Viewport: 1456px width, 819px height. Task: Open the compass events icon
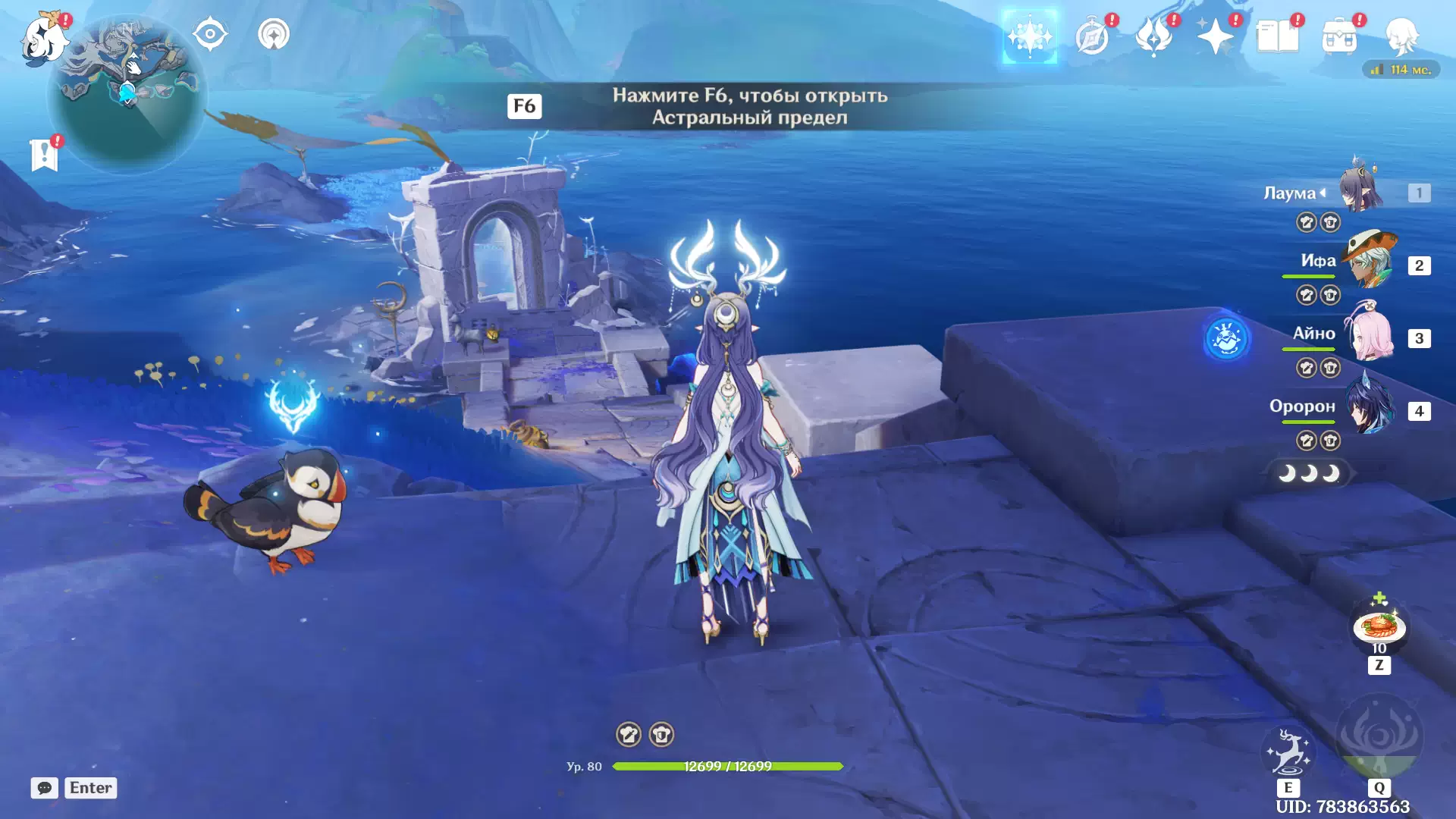click(1092, 36)
